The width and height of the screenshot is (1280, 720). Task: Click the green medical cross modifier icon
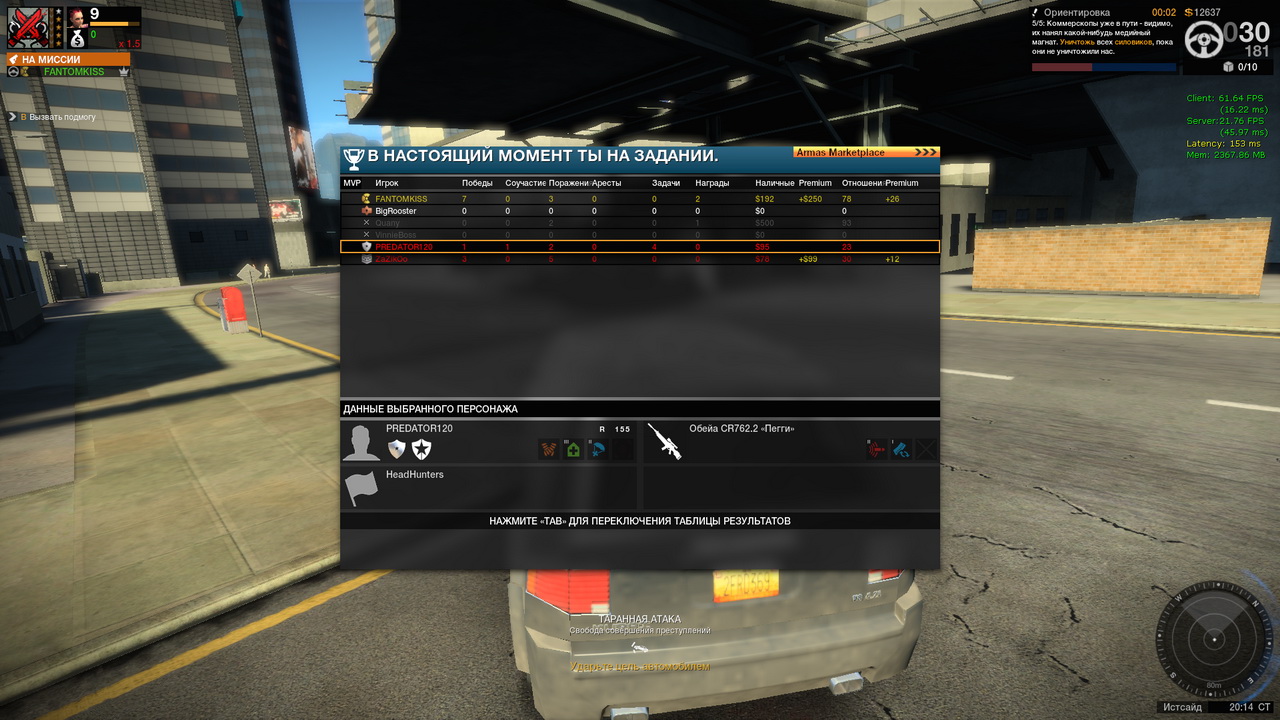tap(573, 449)
